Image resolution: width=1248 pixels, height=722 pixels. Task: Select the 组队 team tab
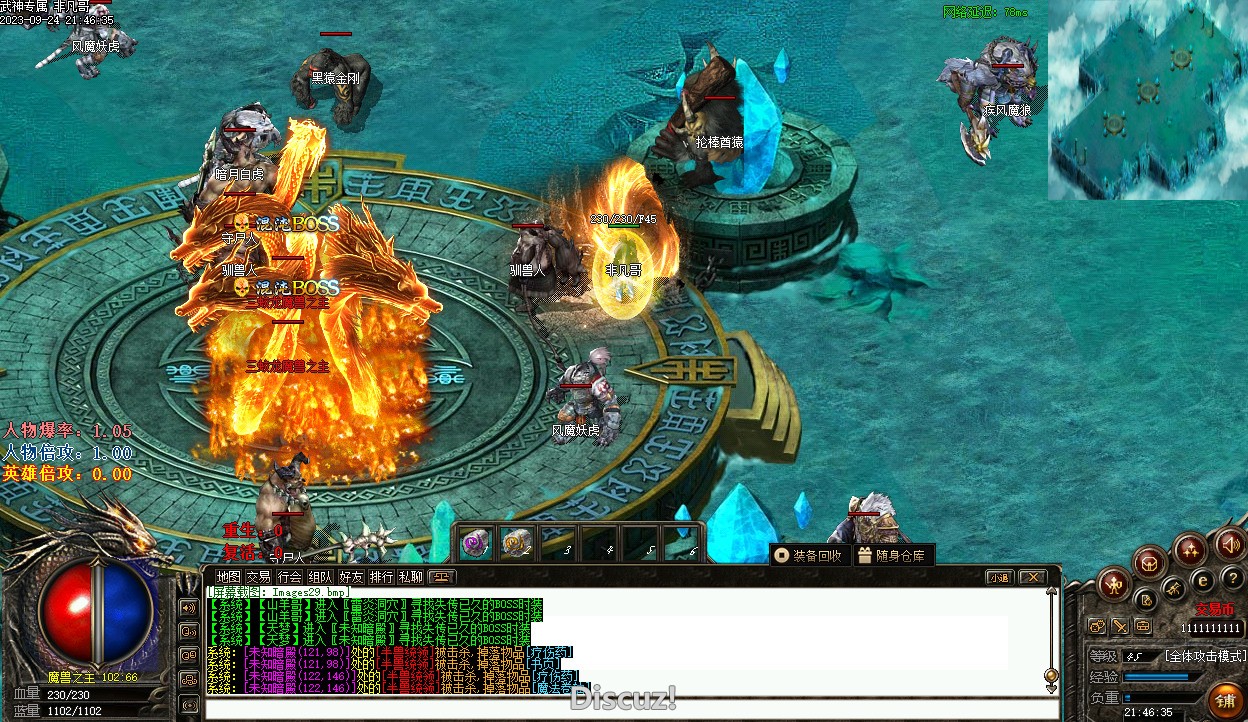click(x=320, y=577)
